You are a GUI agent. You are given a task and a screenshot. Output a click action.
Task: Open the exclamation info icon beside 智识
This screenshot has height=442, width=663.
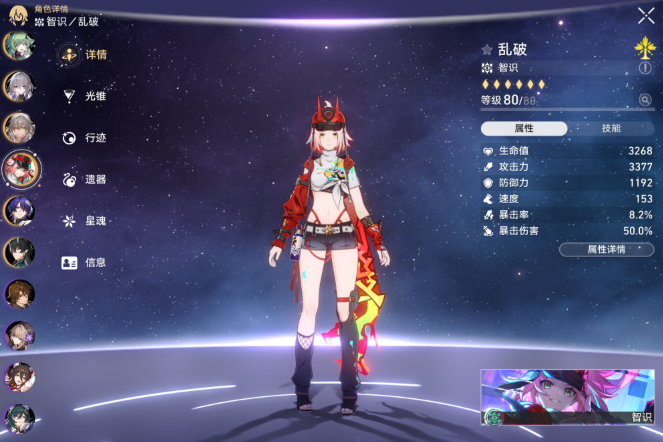click(x=645, y=68)
